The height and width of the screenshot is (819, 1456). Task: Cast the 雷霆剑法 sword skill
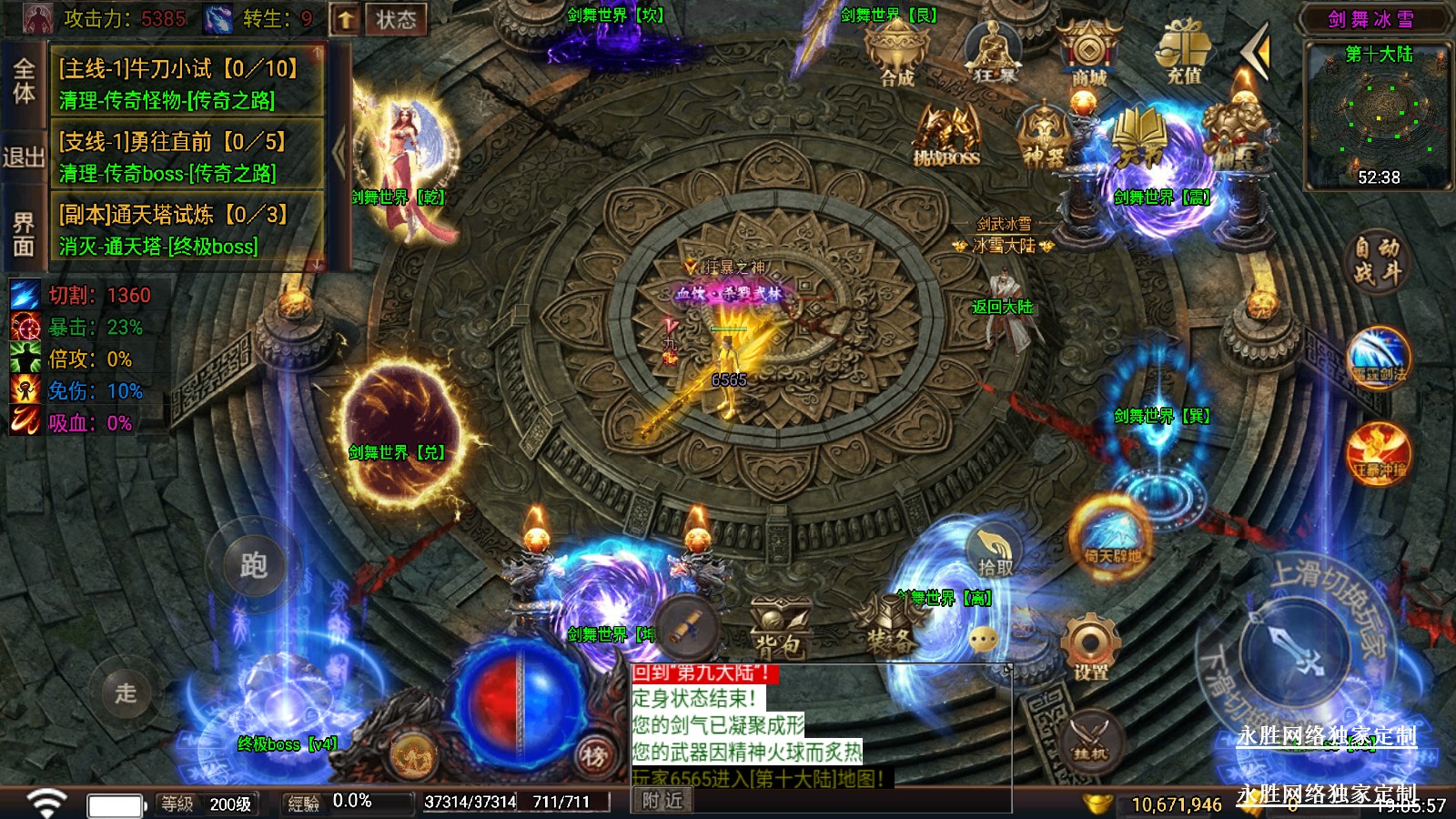click(x=1380, y=358)
